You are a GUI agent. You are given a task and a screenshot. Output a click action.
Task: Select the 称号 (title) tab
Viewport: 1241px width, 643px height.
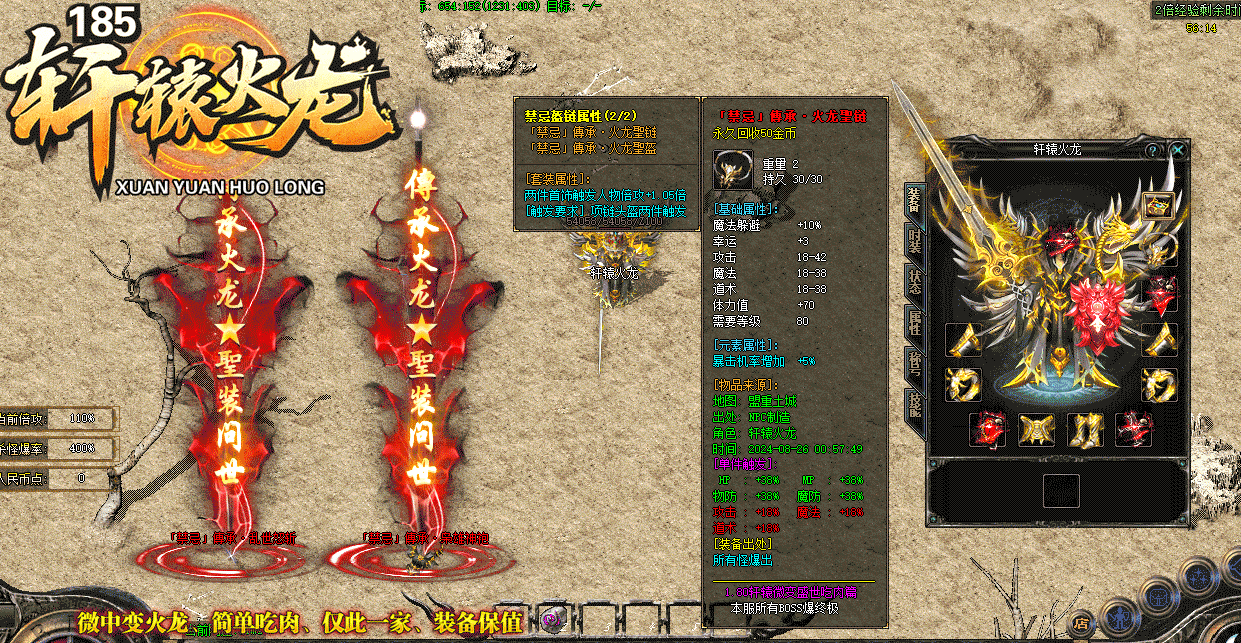914,363
